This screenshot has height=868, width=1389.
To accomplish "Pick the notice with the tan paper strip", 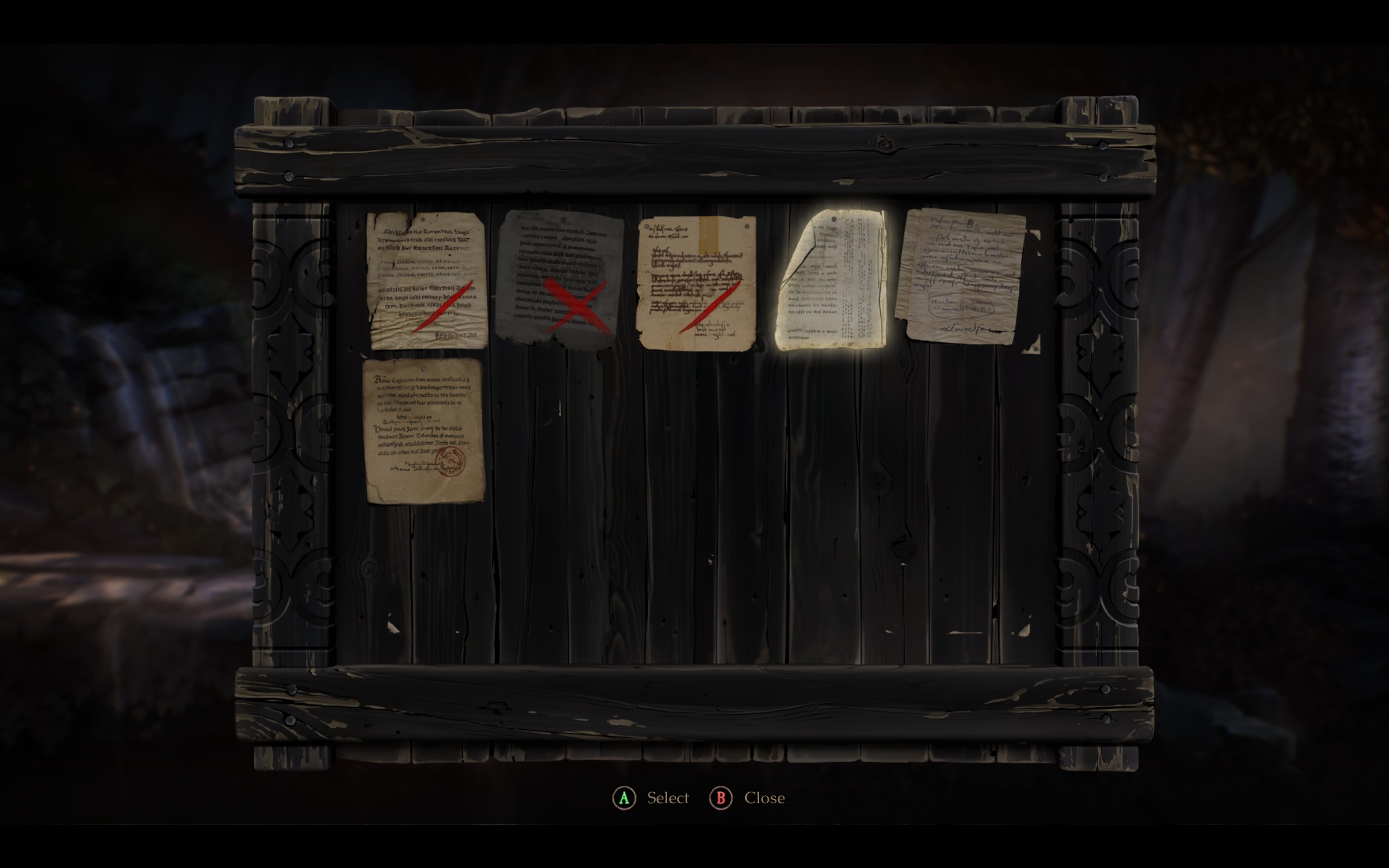I will click(697, 282).
